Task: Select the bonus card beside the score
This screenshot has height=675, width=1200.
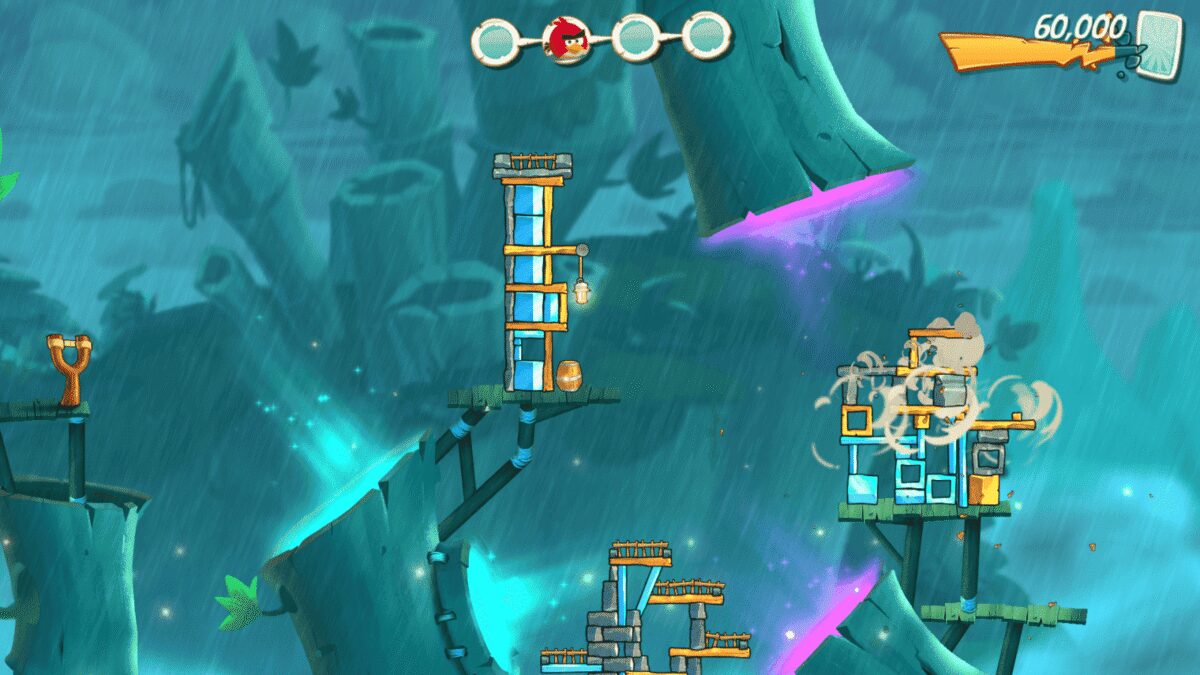Action: [x=1158, y=41]
